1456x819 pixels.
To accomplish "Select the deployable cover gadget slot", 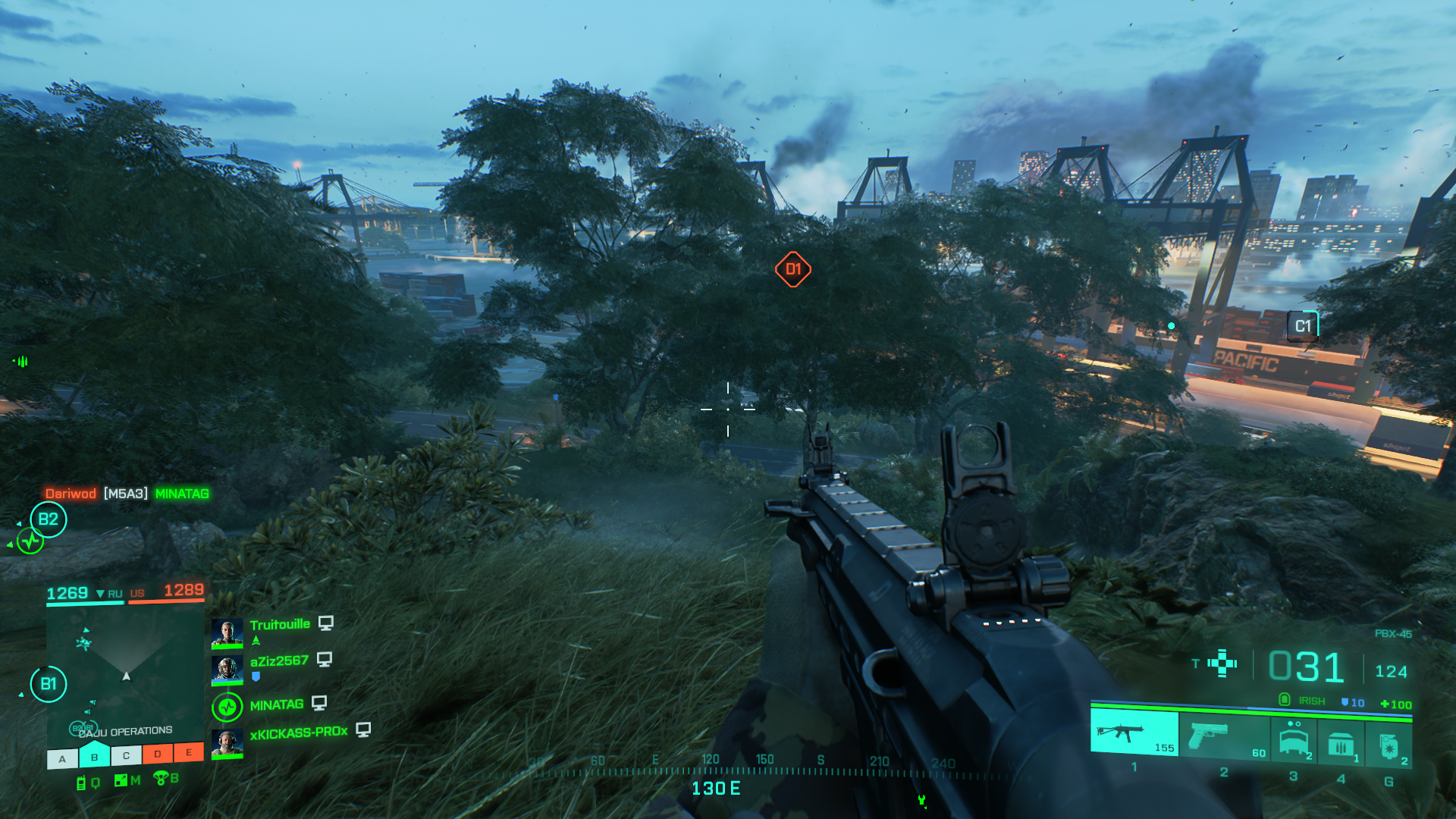I will click(x=1294, y=738).
